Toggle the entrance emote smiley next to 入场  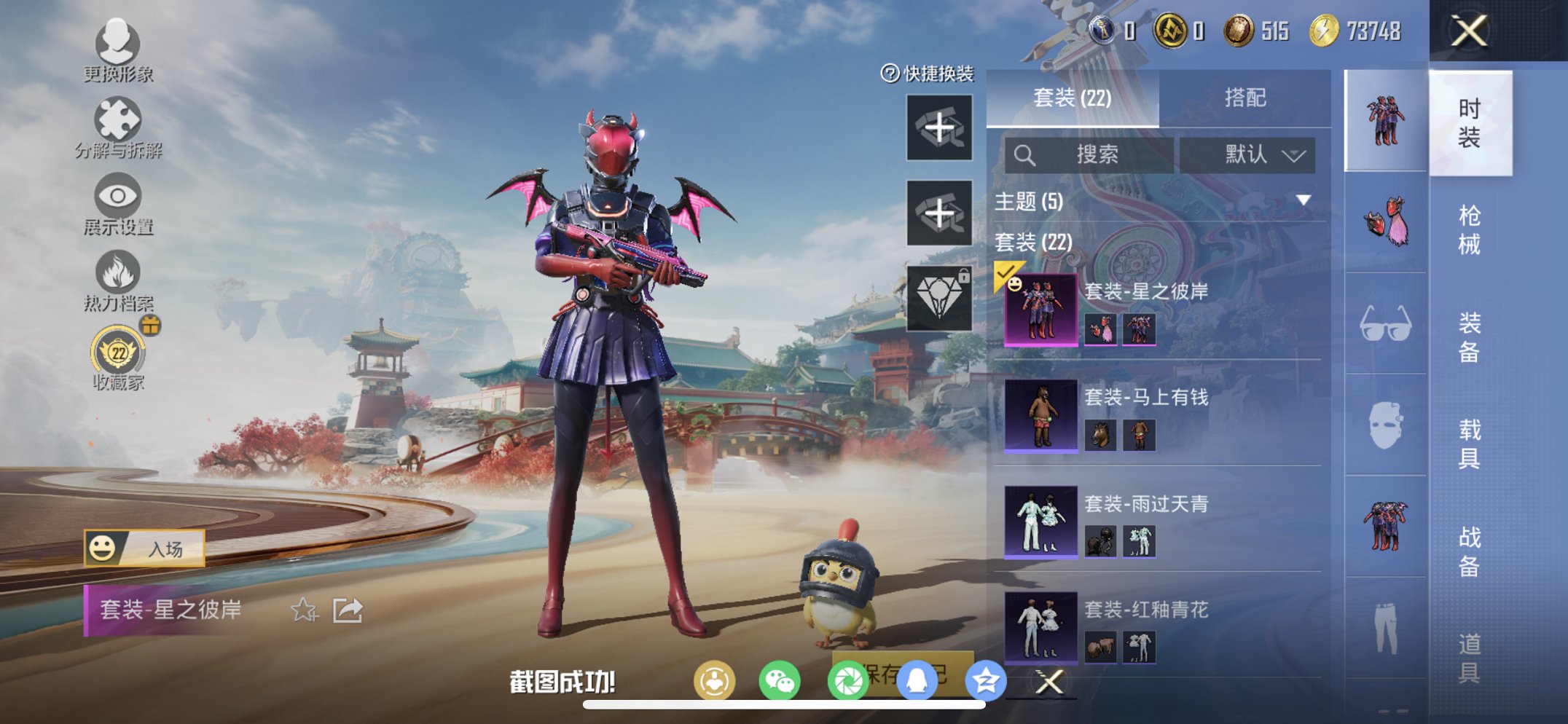pyautogui.click(x=103, y=548)
